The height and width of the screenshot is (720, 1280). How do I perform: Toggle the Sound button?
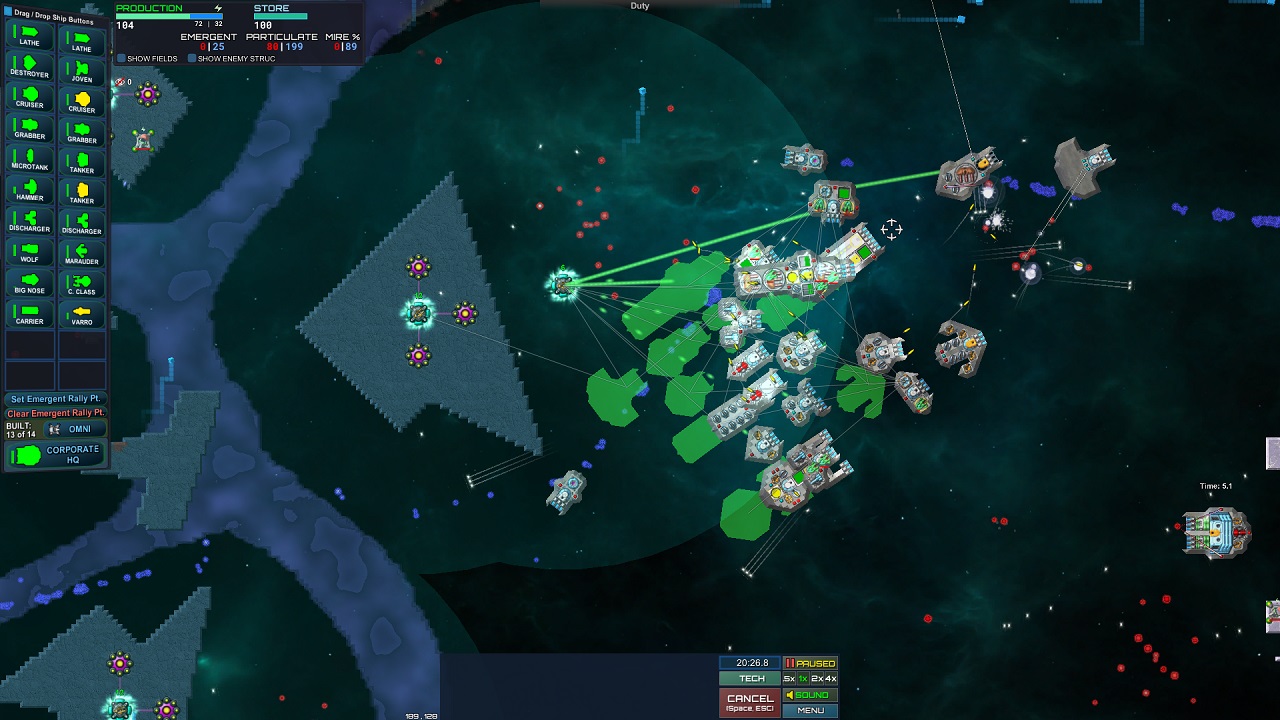click(x=810, y=695)
